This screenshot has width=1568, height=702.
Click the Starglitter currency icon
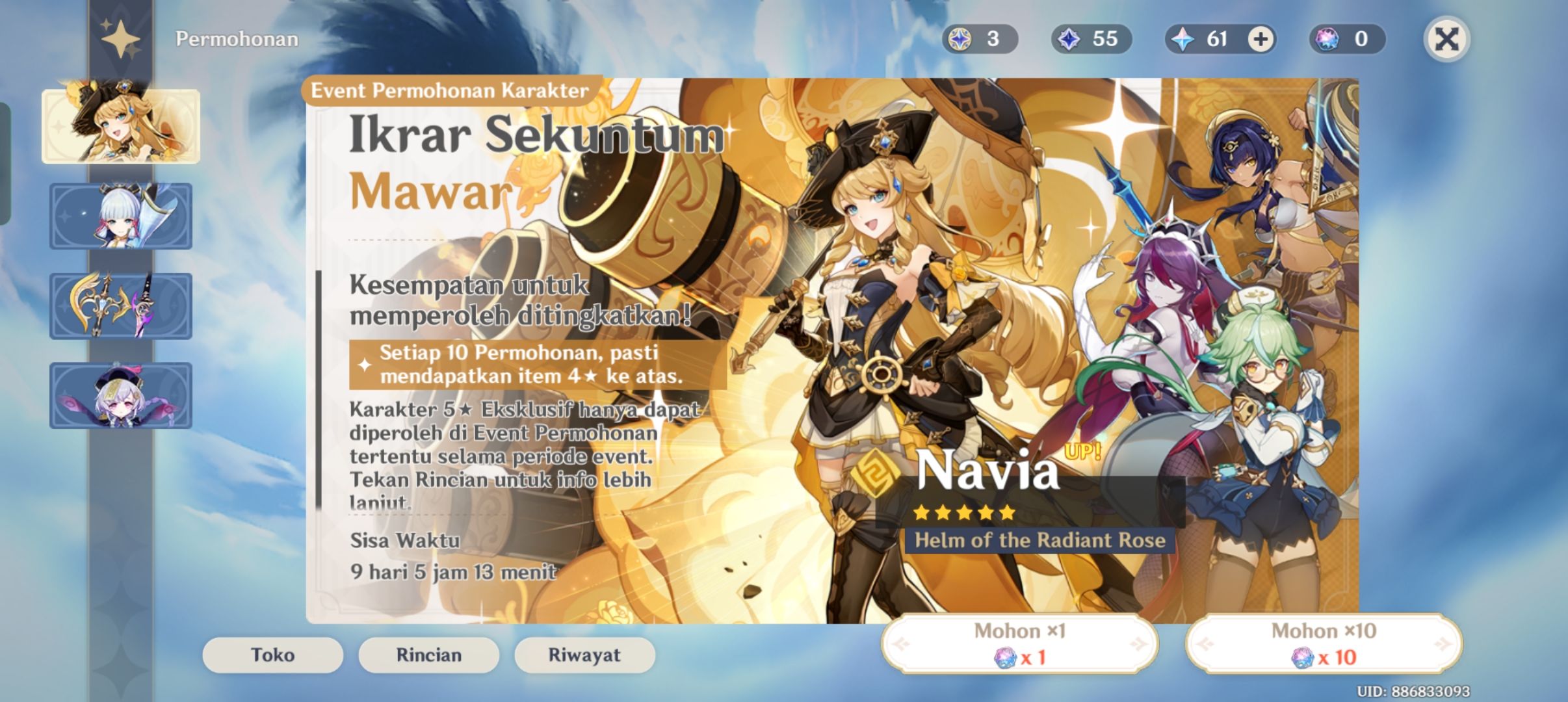pyautogui.click(x=961, y=39)
